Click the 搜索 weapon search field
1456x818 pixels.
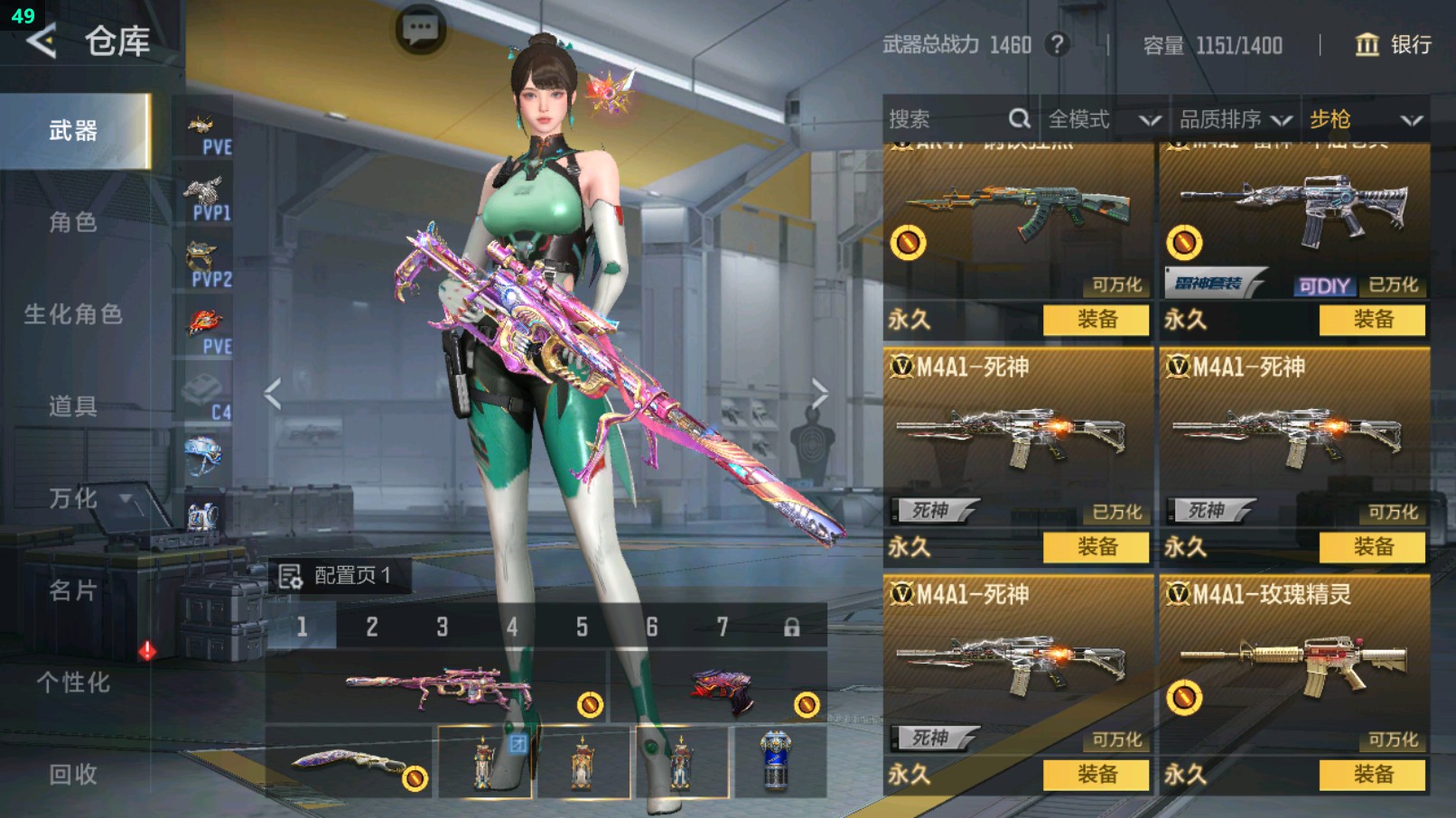tap(944, 119)
